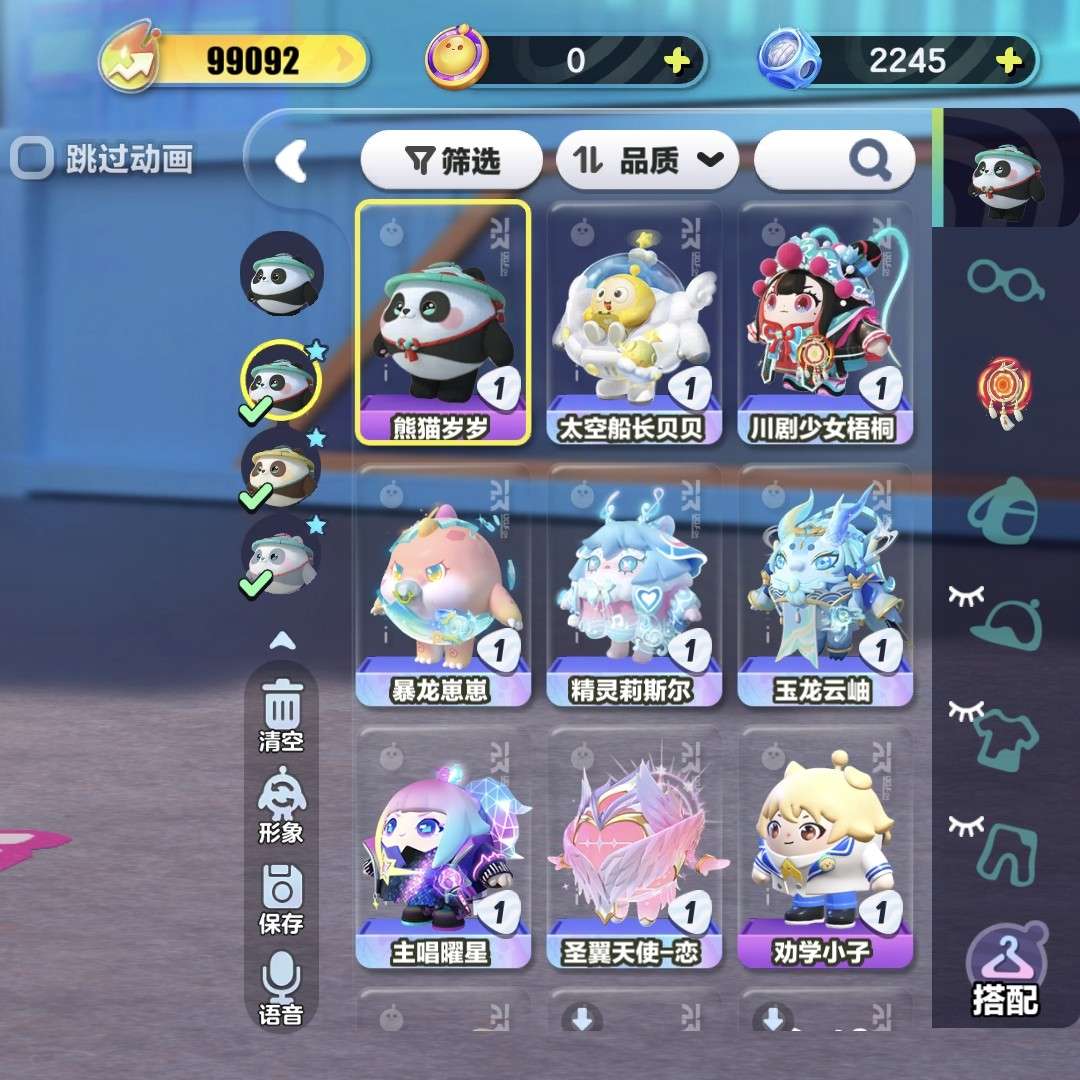Open the 筛选 filter
Screen dimensions: 1080x1080
coord(452,160)
